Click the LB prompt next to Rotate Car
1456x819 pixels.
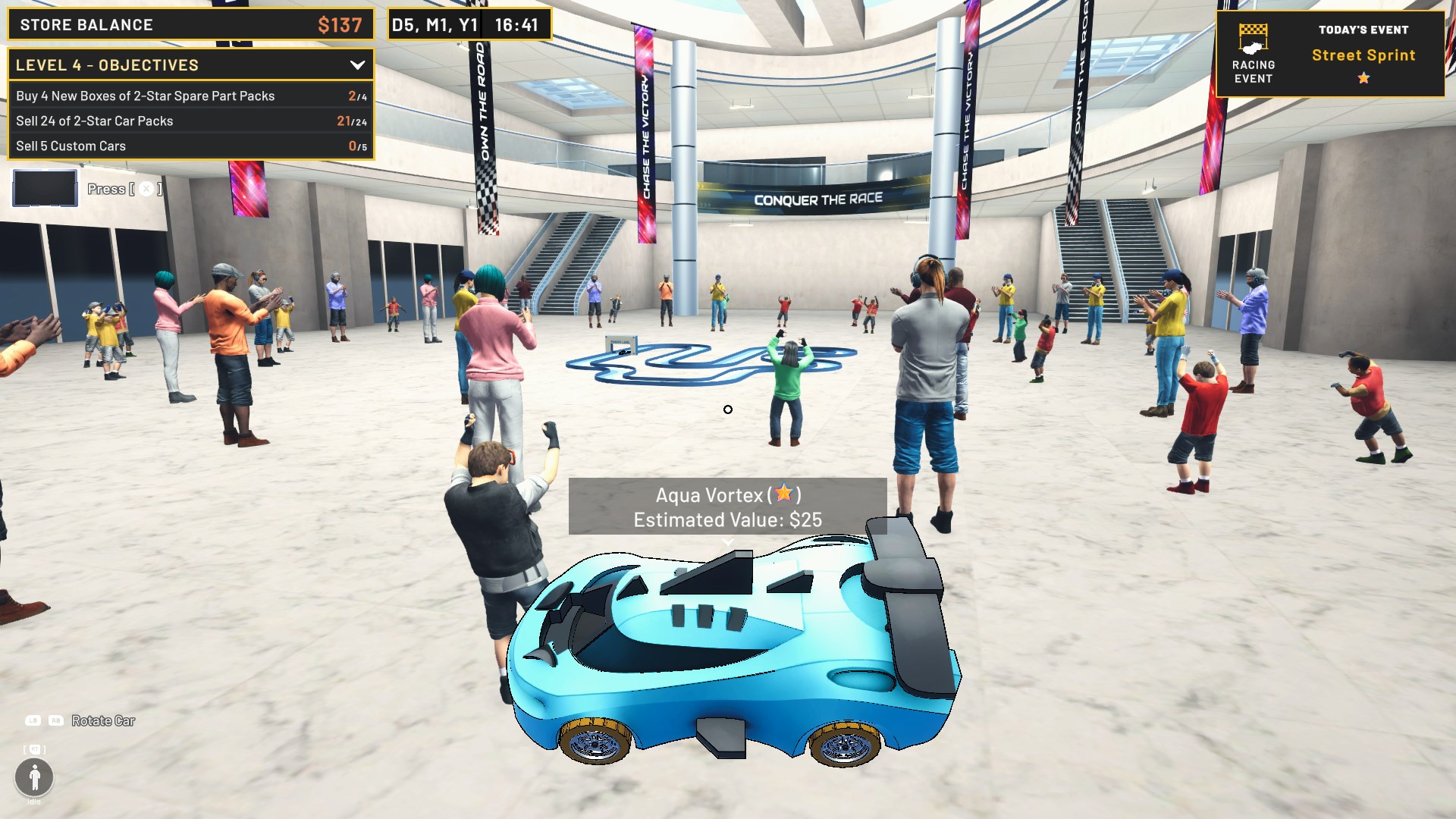tap(31, 721)
